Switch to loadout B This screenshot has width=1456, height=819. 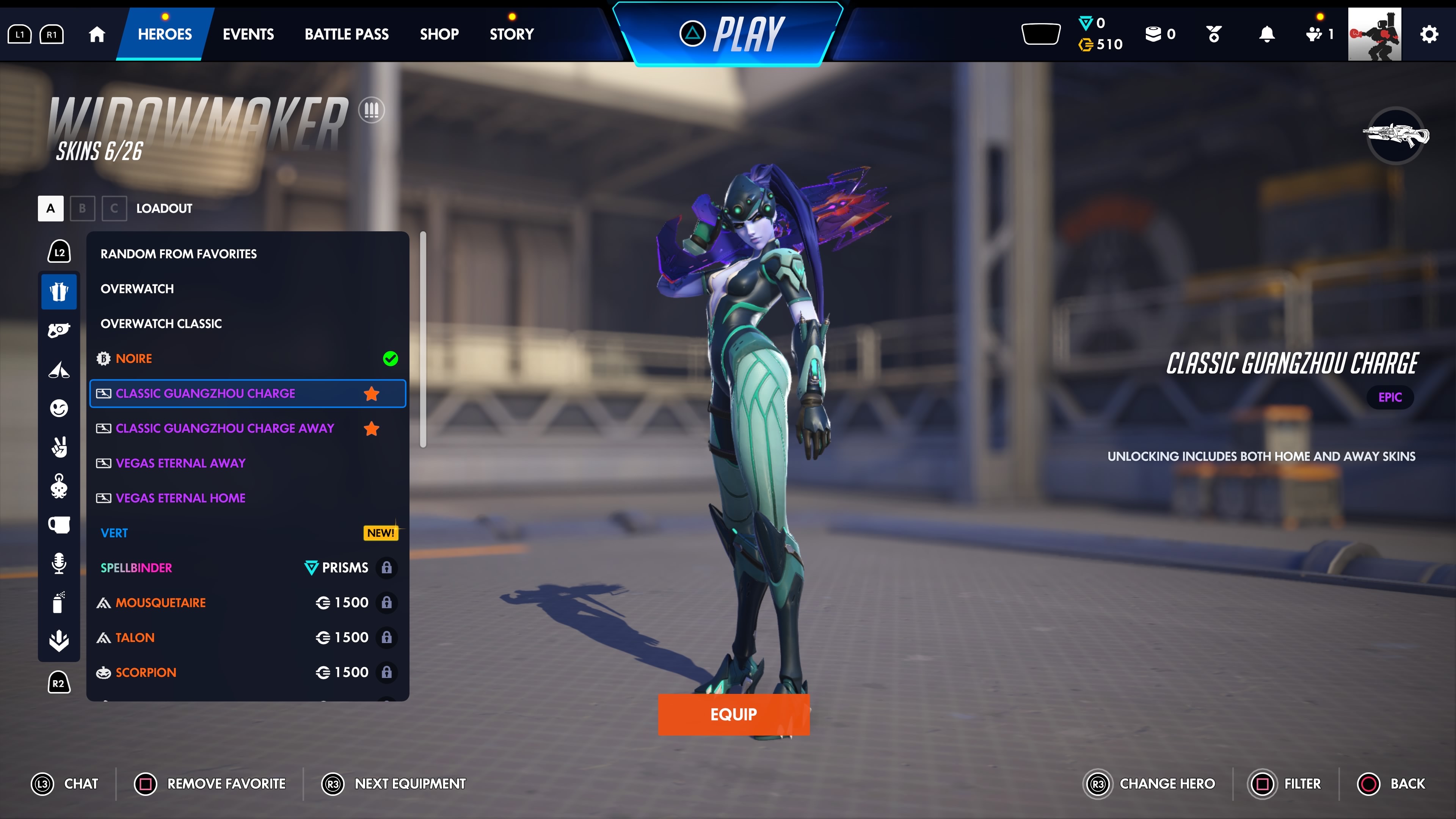[83, 208]
